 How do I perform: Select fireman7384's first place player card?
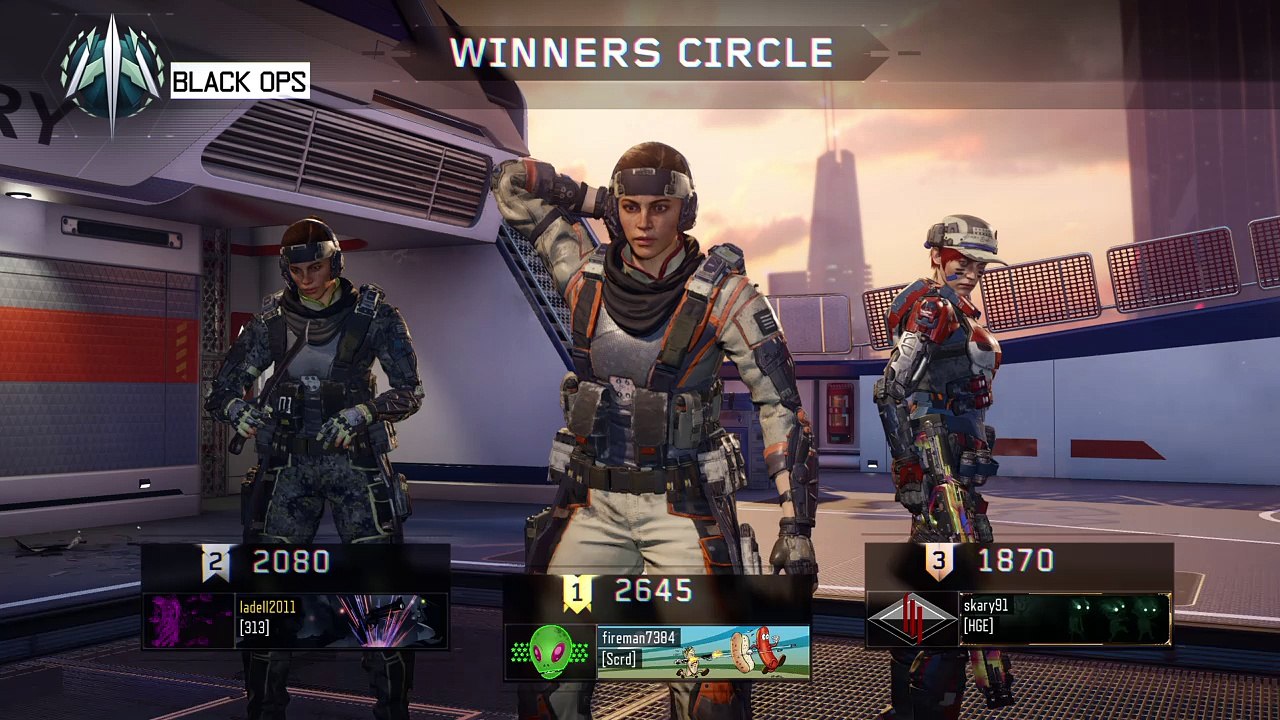pos(703,652)
